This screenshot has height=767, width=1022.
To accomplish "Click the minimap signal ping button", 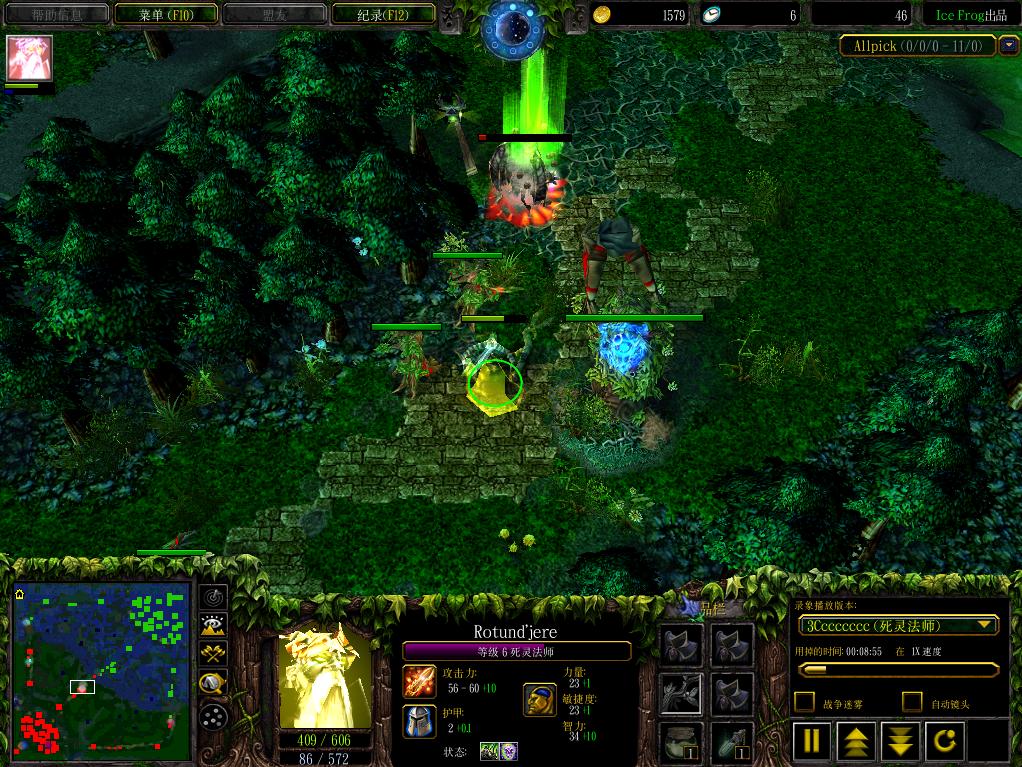I will pos(213,598).
